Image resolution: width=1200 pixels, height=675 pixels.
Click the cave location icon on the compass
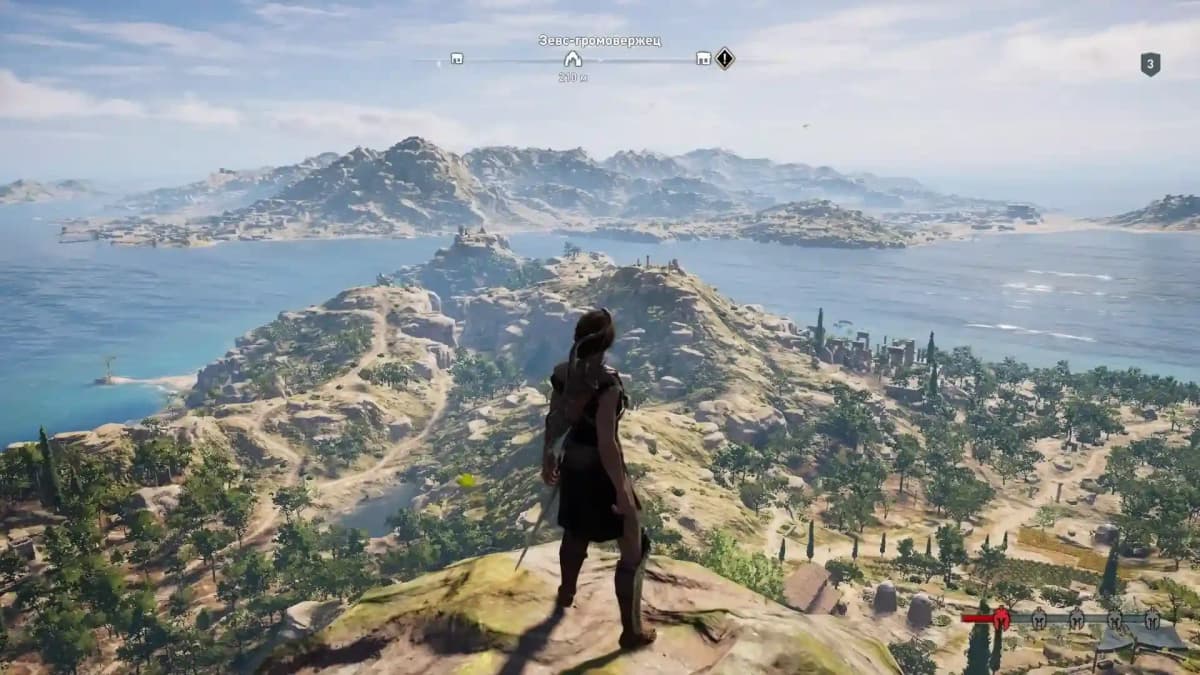point(572,59)
